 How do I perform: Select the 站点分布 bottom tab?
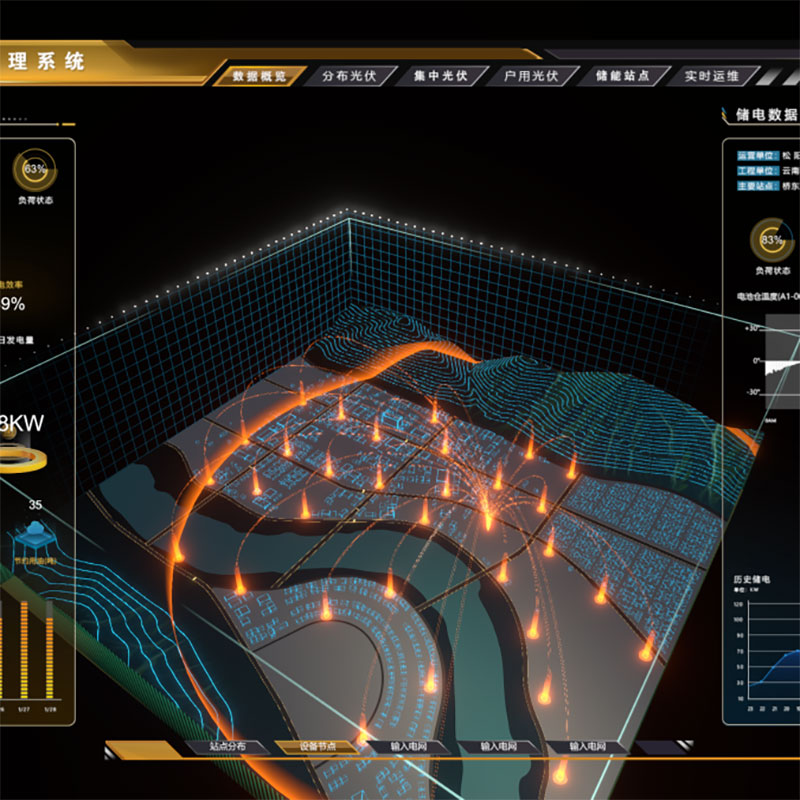point(226,747)
